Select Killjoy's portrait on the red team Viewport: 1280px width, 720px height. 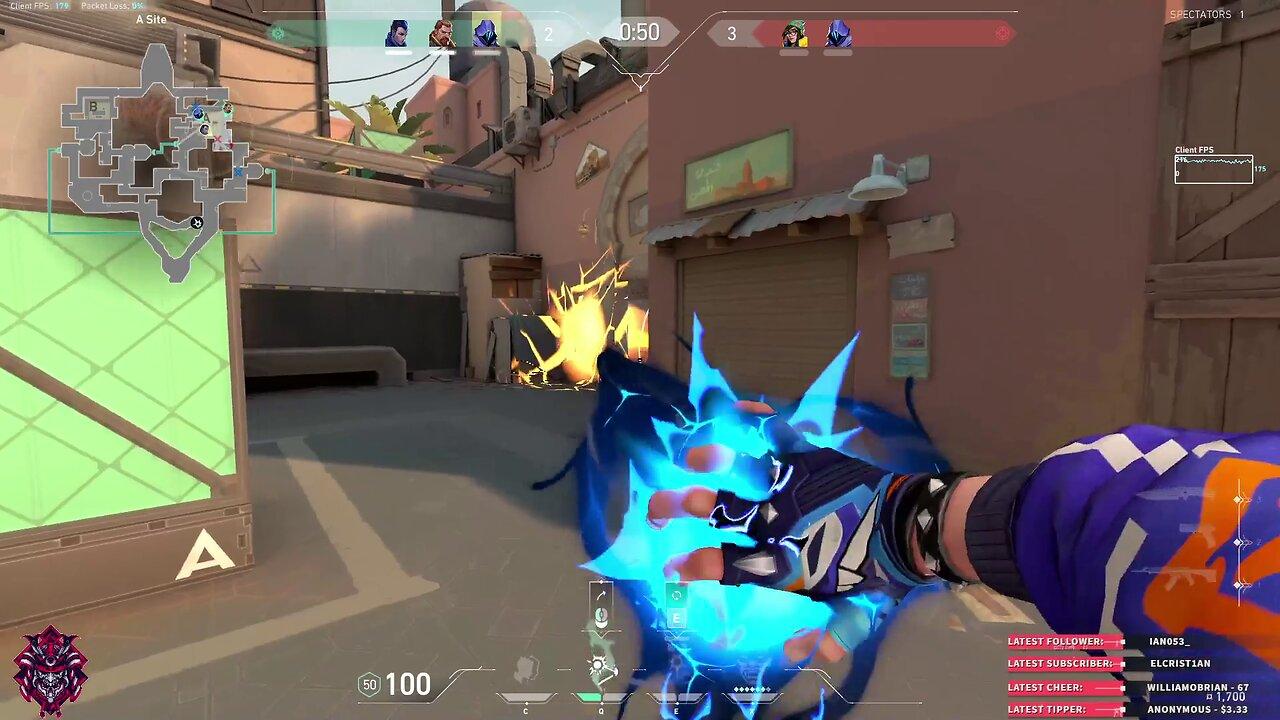tap(794, 34)
